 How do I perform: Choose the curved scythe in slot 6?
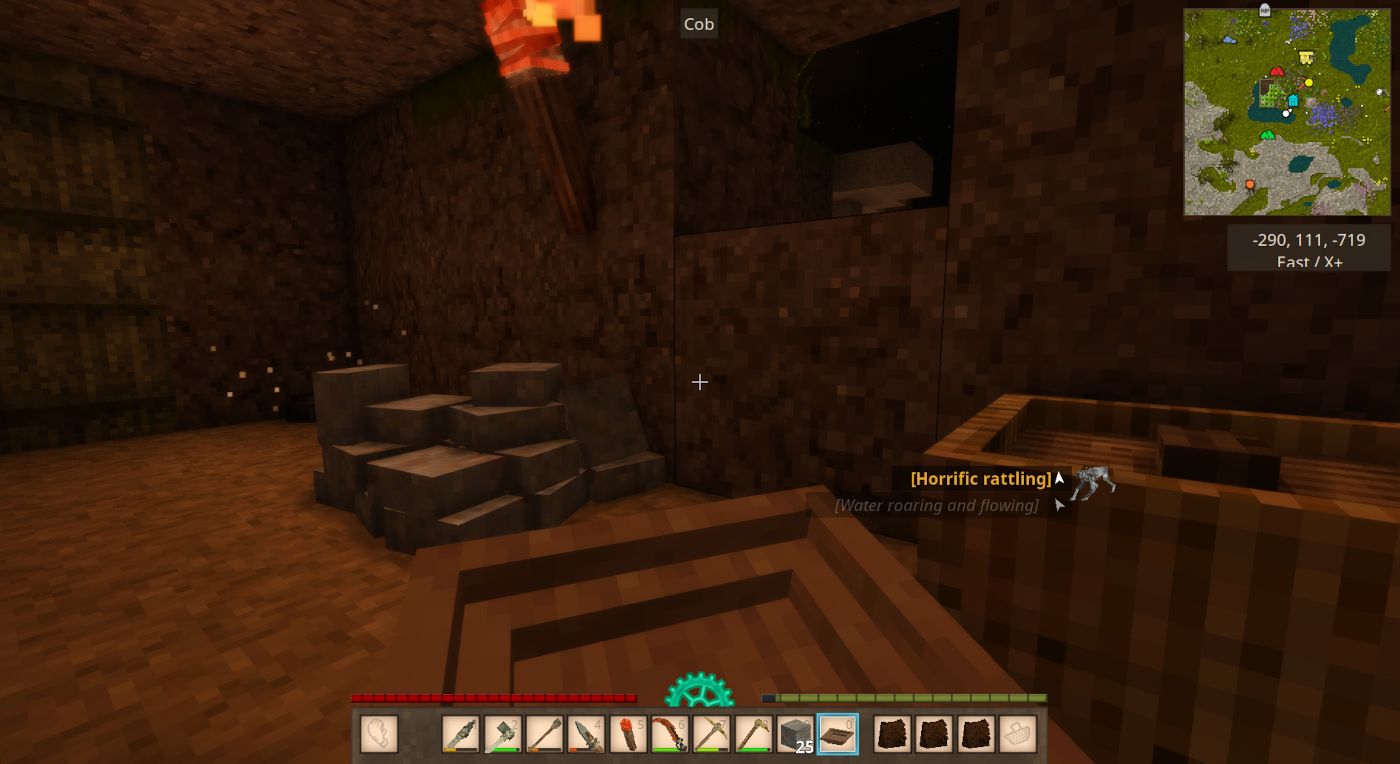coord(670,734)
